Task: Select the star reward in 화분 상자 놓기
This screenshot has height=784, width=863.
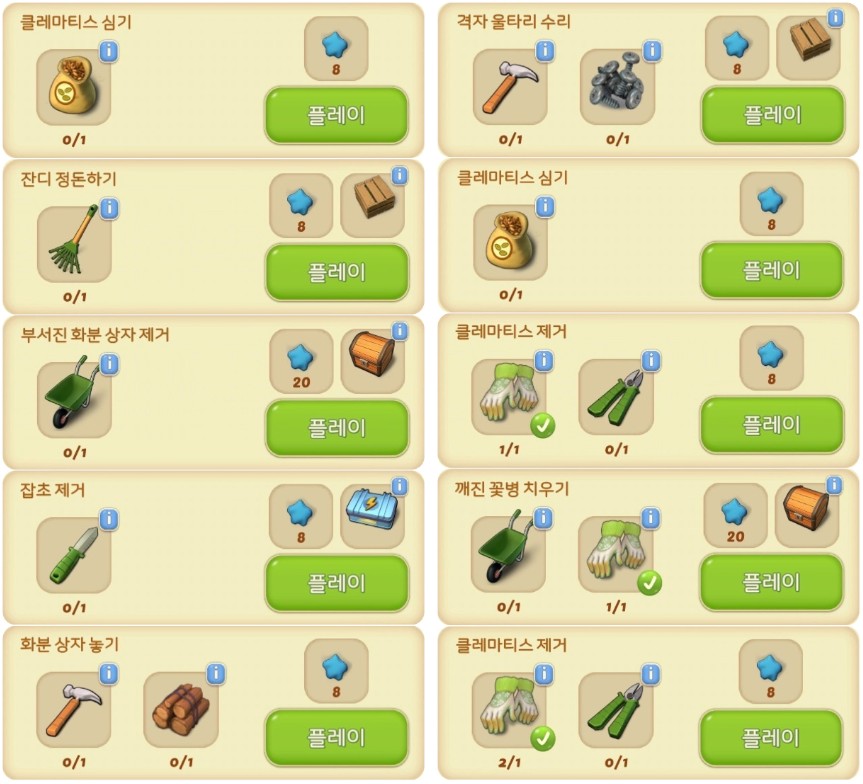Action: coord(336,667)
